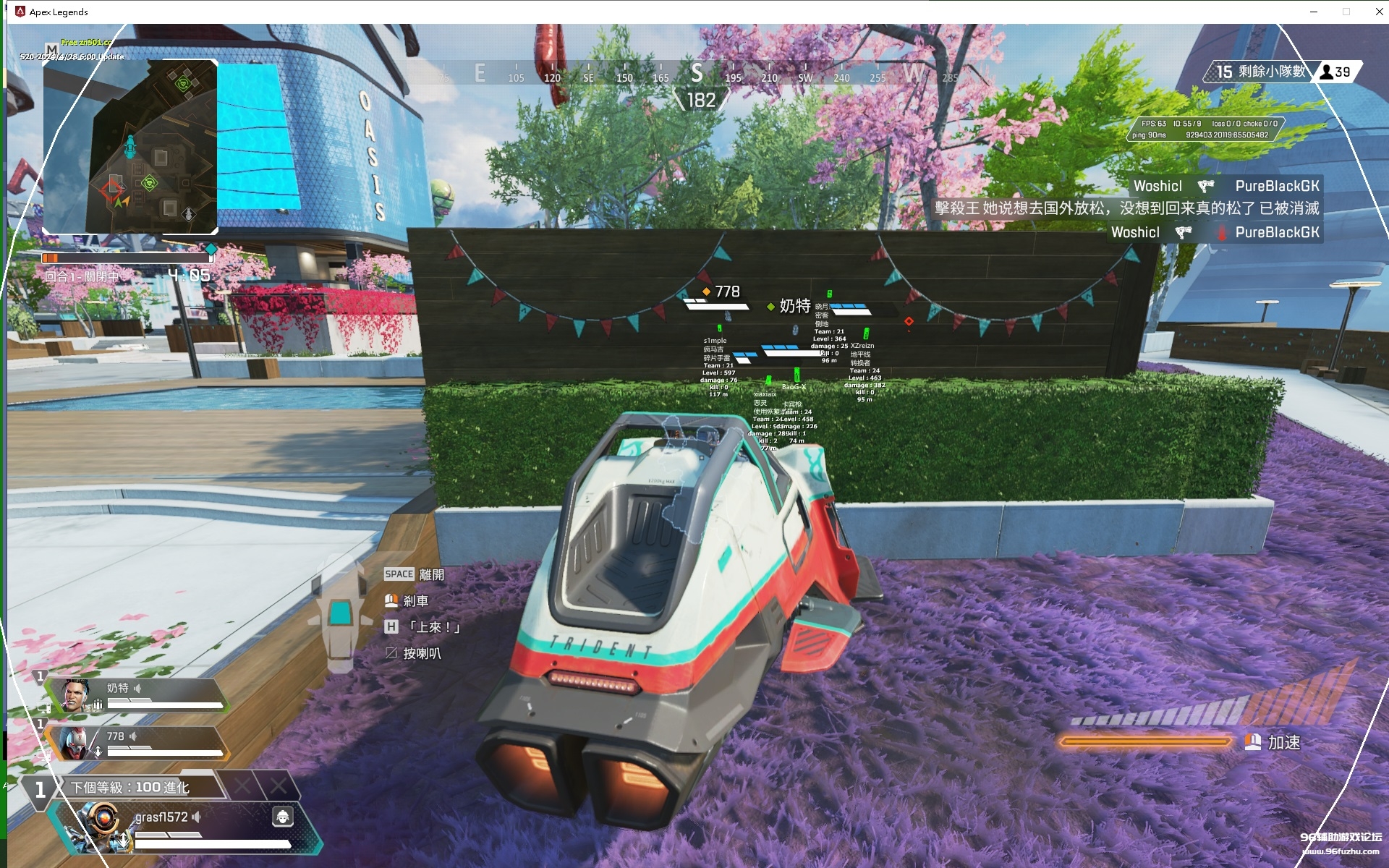Click the remaining players count icon

pyautogui.click(x=1326, y=72)
